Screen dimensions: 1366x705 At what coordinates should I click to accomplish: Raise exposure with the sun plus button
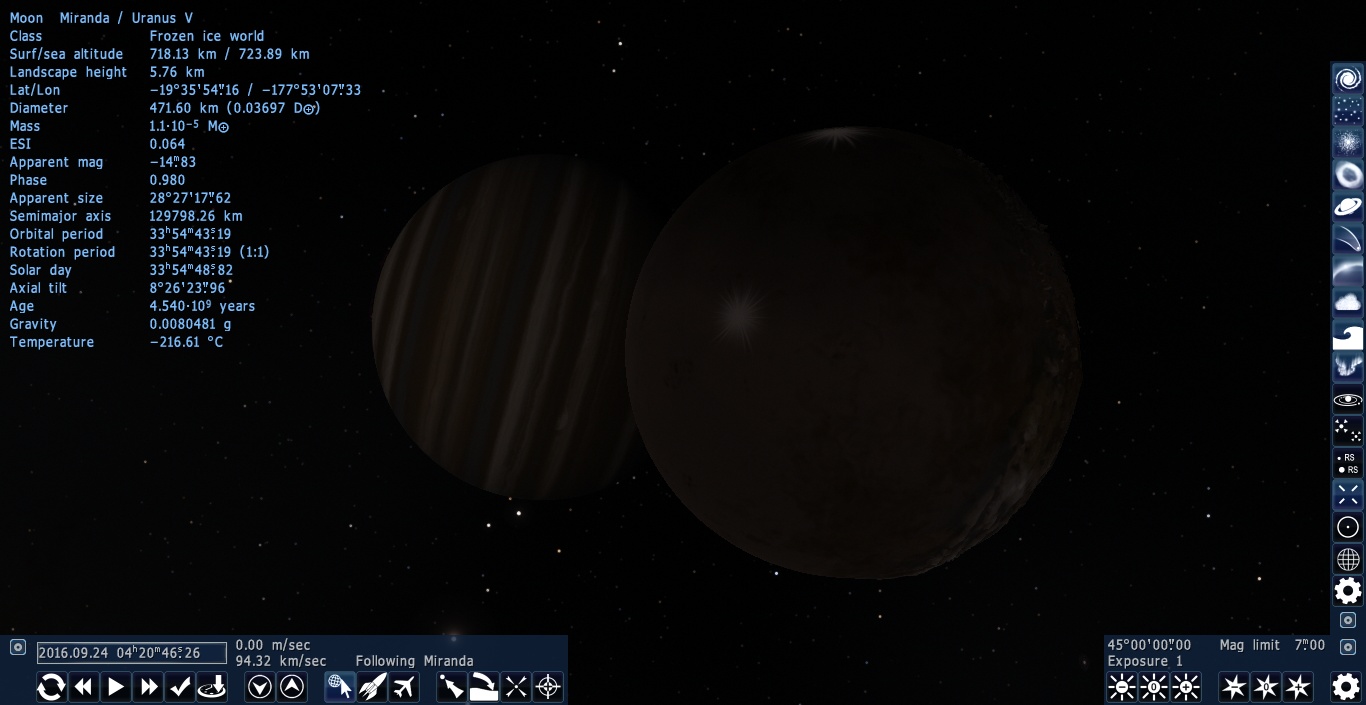1186,687
